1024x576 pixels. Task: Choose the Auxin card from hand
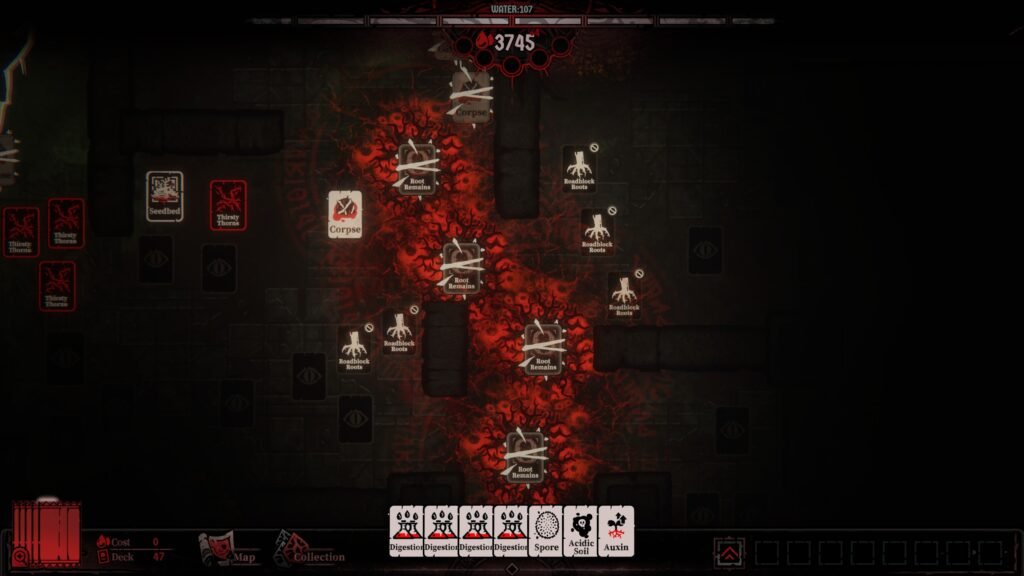point(616,530)
